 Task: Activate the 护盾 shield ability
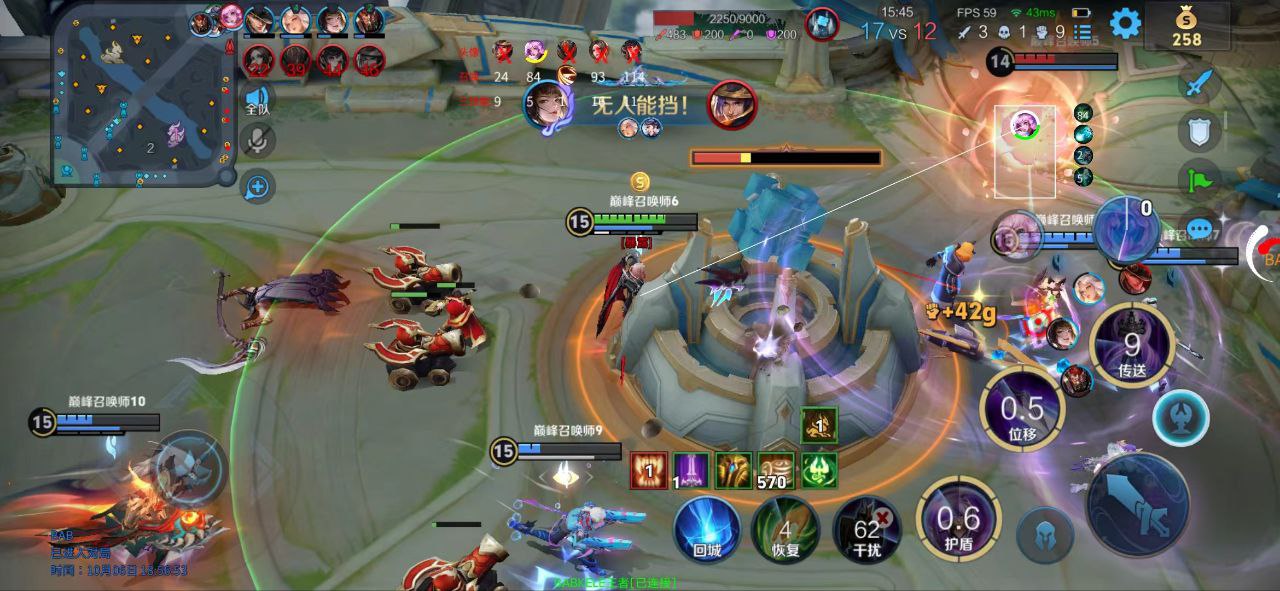coord(958,519)
